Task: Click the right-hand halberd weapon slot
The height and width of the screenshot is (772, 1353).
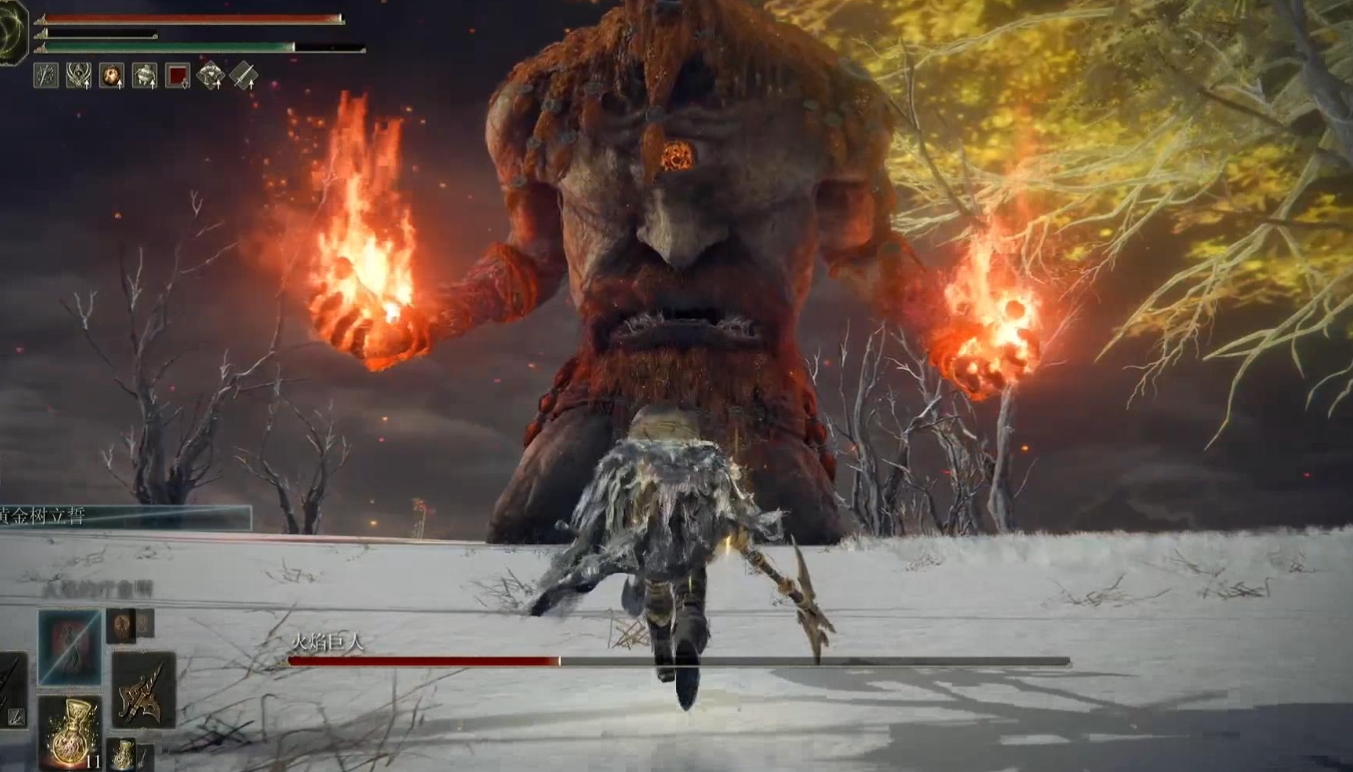Action: [x=143, y=690]
